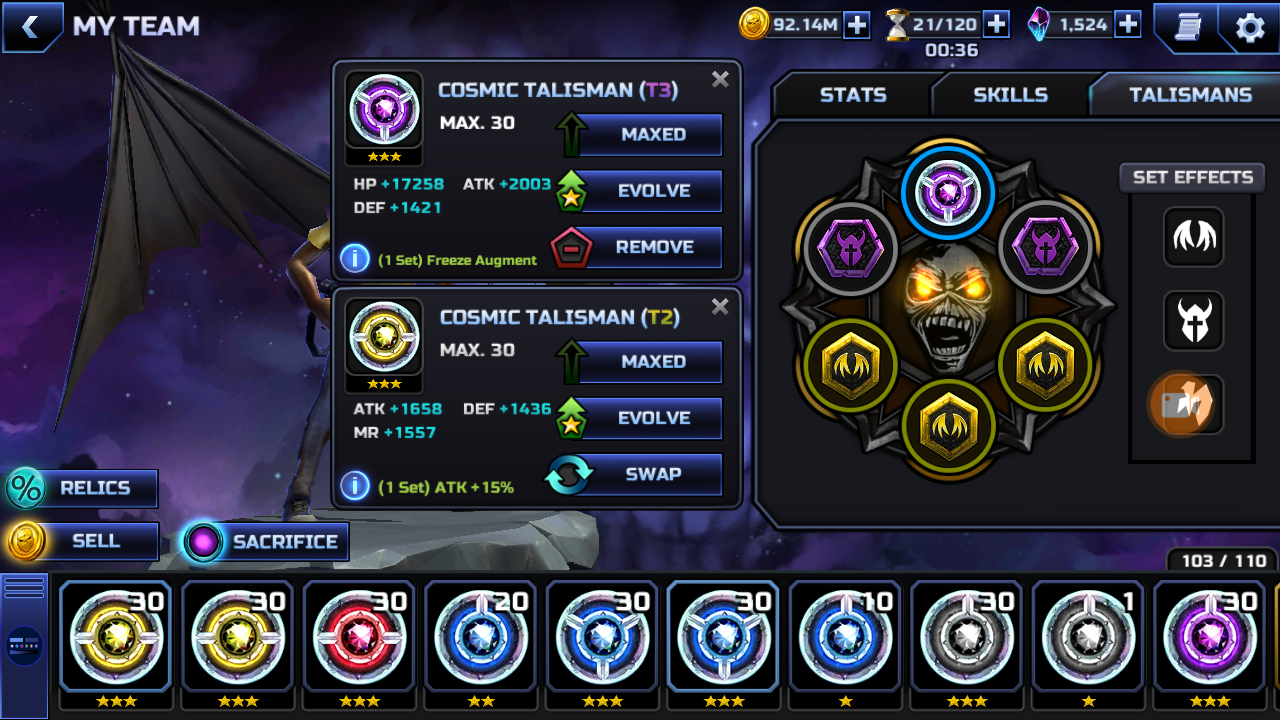
Task: Open the Relics menu
Action: pyautogui.click(x=83, y=489)
